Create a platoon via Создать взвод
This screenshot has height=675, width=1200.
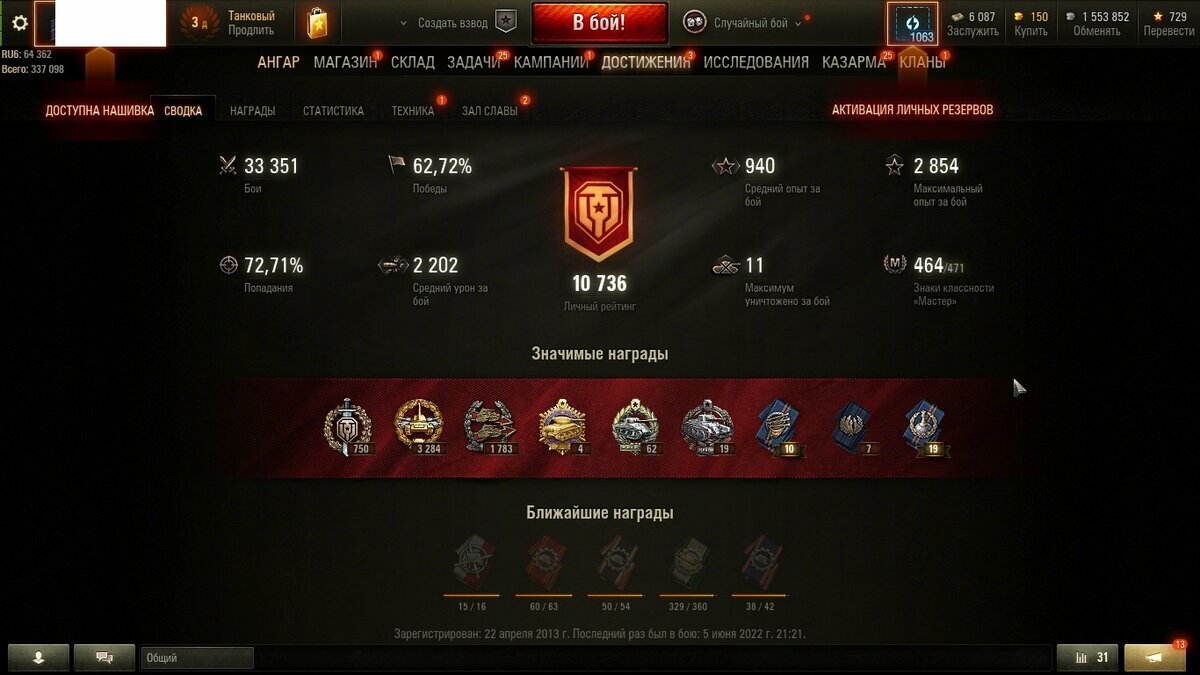point(457,23)
